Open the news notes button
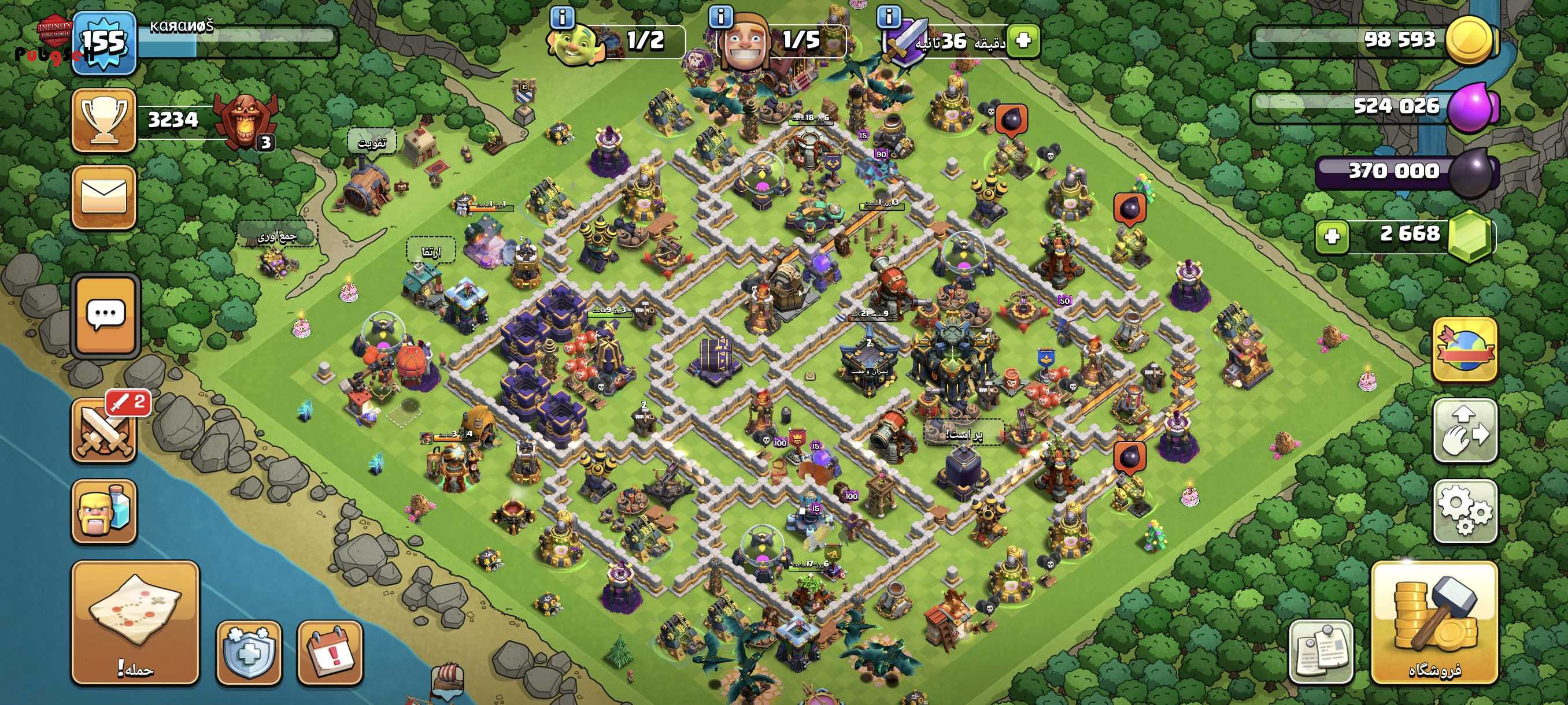1568x705 pixels. pyautogui.click(x=1321, y=652)
